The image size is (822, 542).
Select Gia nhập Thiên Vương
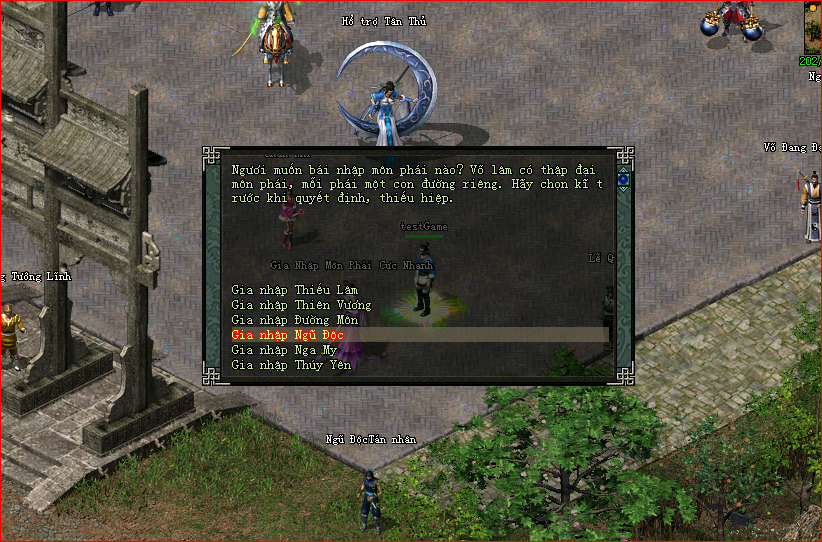(x=301, y=305)
